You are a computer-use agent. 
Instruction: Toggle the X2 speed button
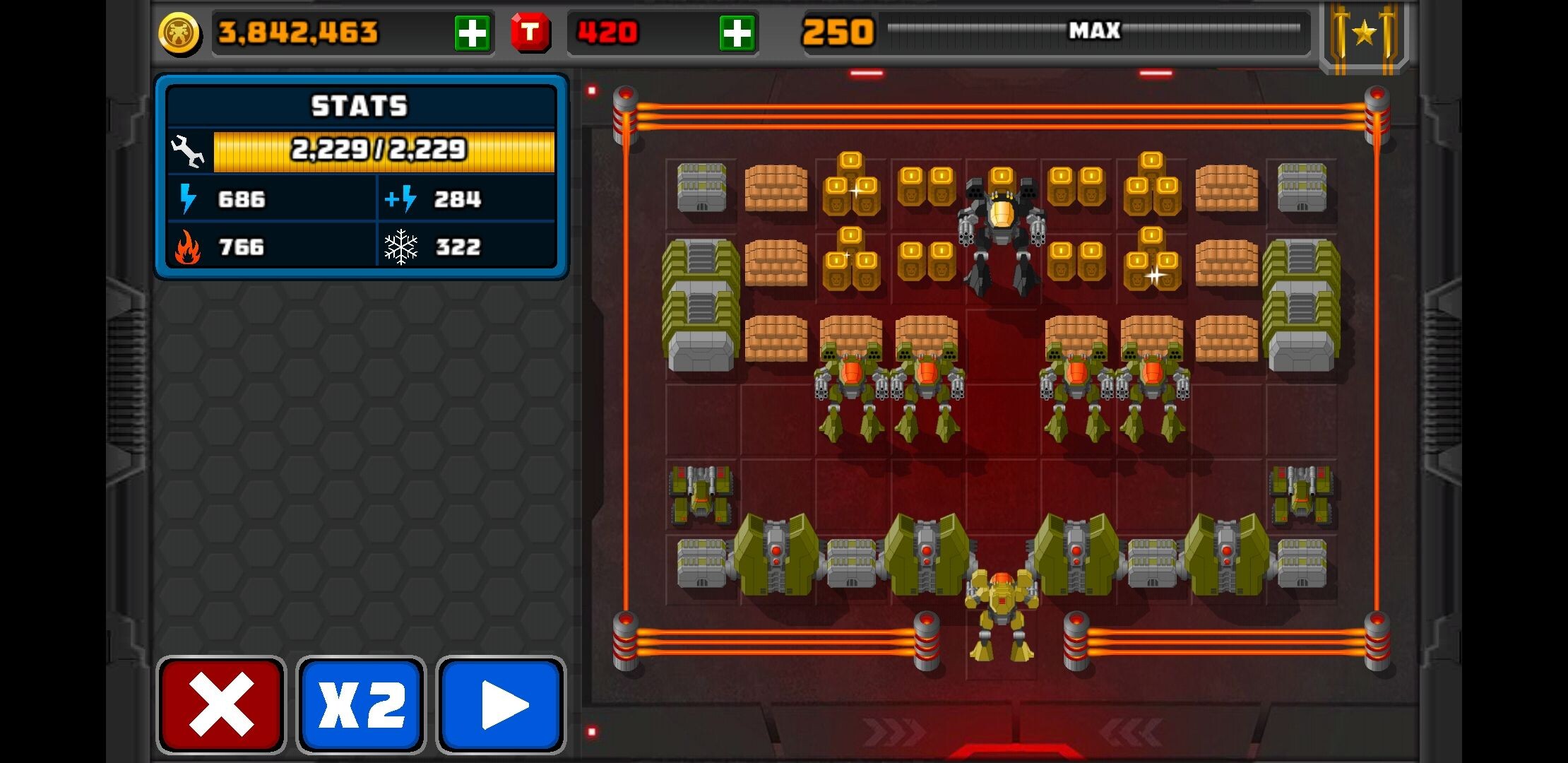tap(361, 704)
